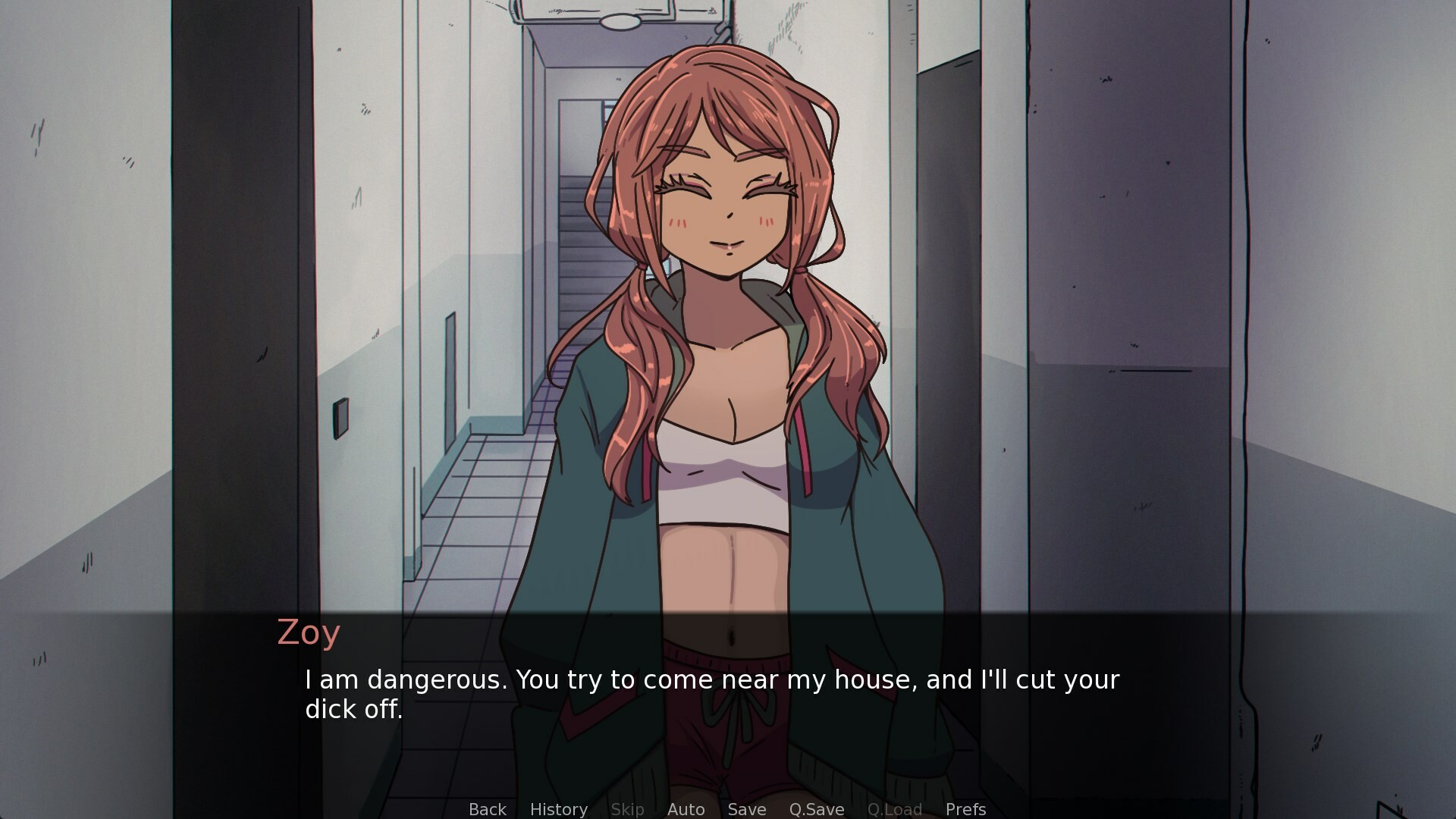1456x819 pixels.
Task: Open the dialogue History log
Action: [x=558, y=809]
